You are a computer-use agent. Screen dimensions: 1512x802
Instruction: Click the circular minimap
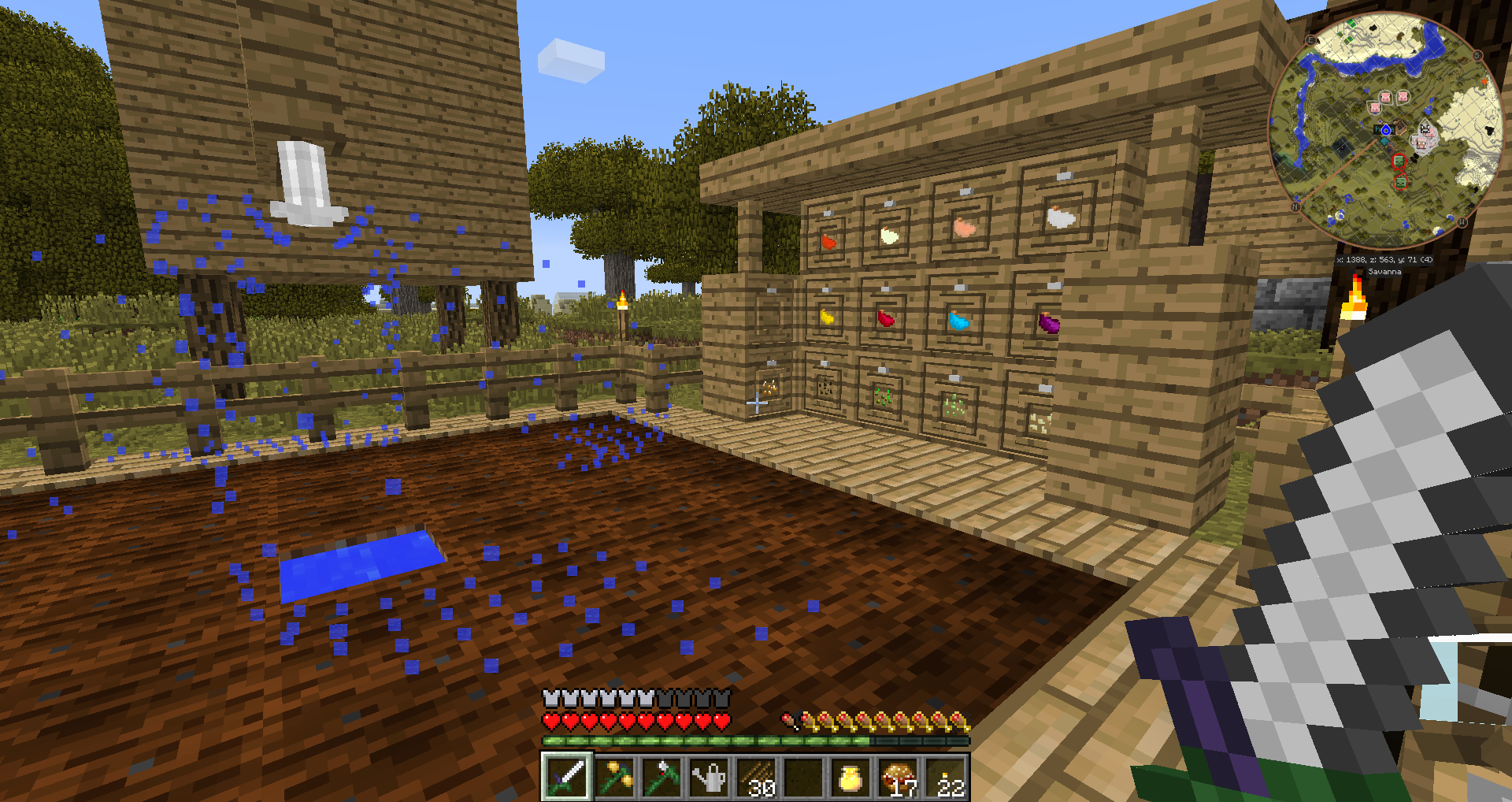tap(1385, 130)
